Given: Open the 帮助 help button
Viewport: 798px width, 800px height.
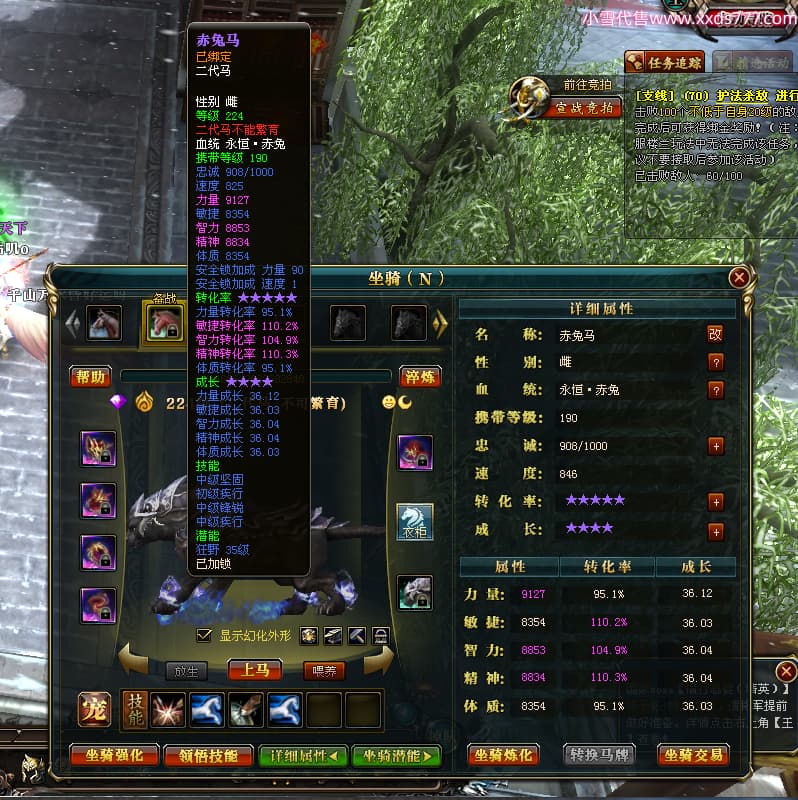Looking at the screenshot, I should [x=89, y=376].
